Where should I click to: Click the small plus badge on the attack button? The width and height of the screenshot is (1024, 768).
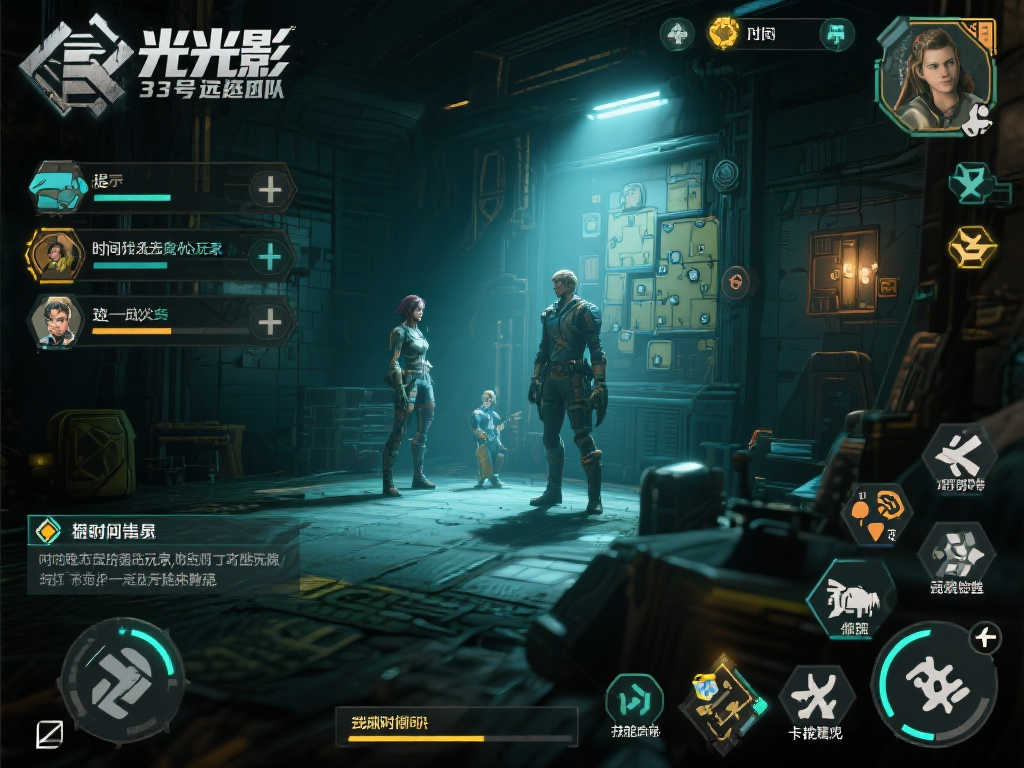pos(985,637)
